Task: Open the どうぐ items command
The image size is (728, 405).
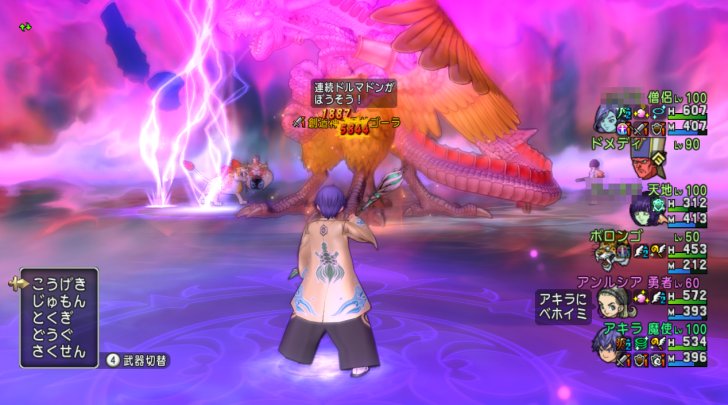Action: pos(59,334)
